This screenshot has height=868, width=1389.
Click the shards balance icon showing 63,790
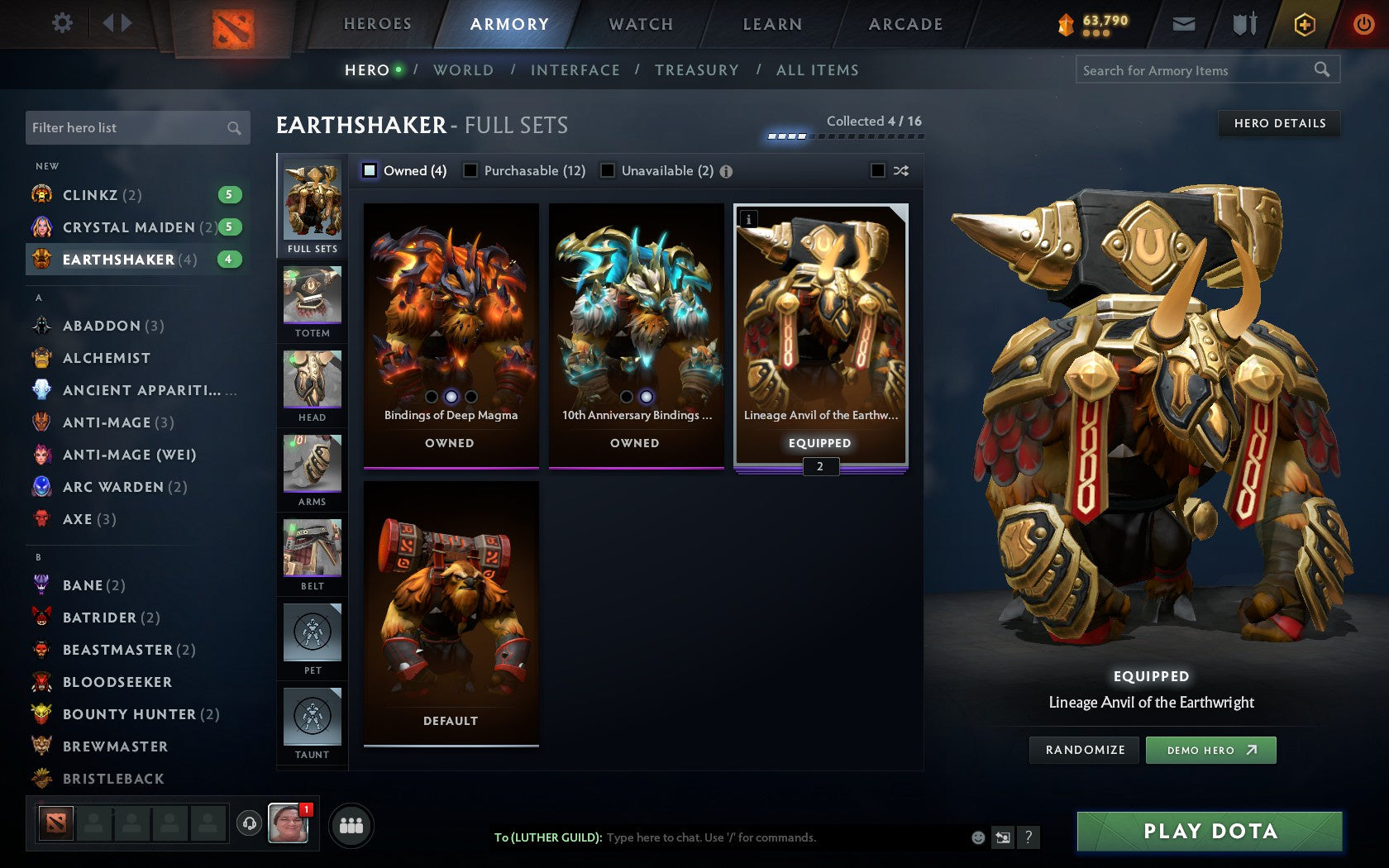click(x=1066, y=25)
